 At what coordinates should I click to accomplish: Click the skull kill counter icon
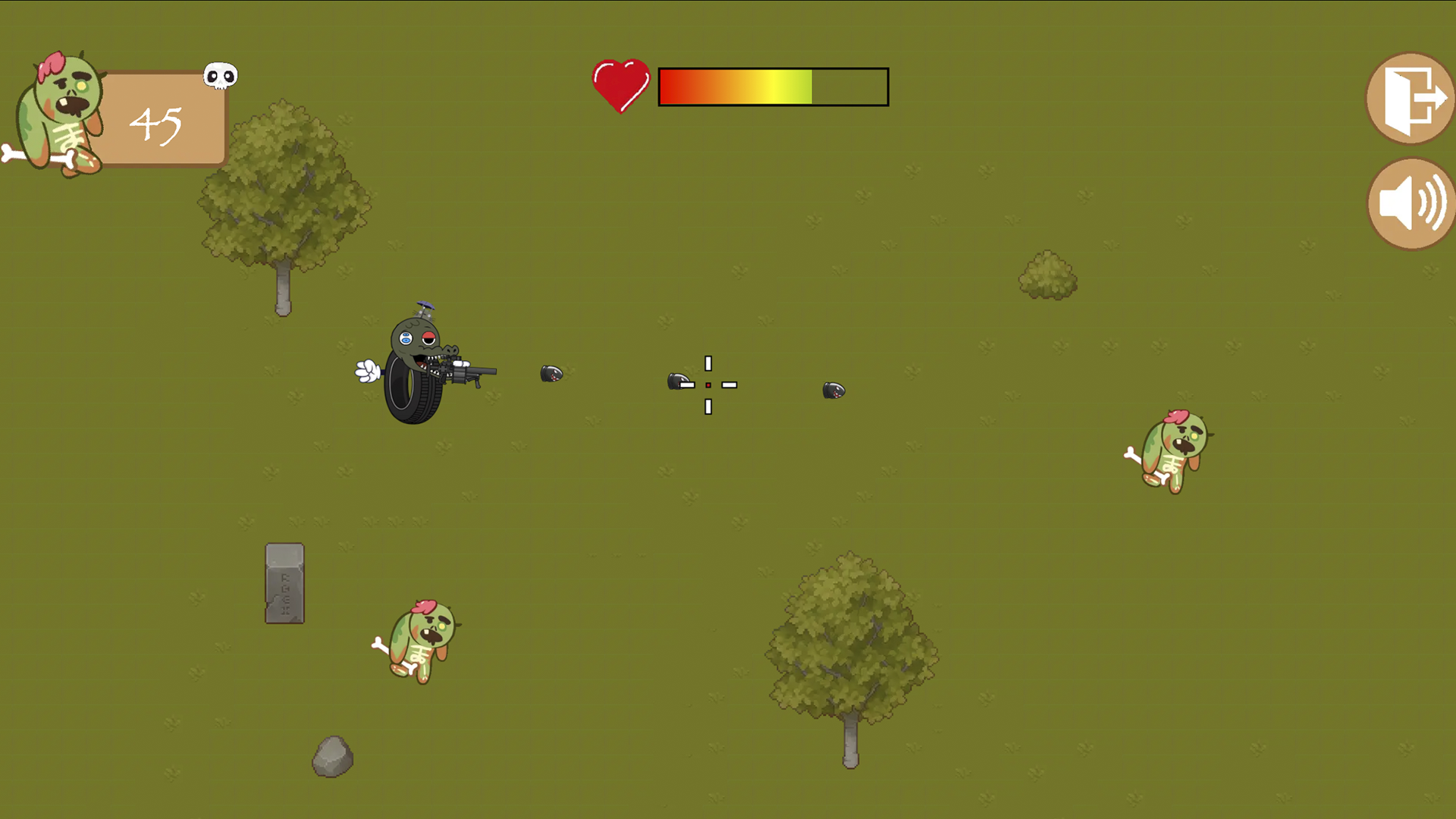tap(220, 75)
